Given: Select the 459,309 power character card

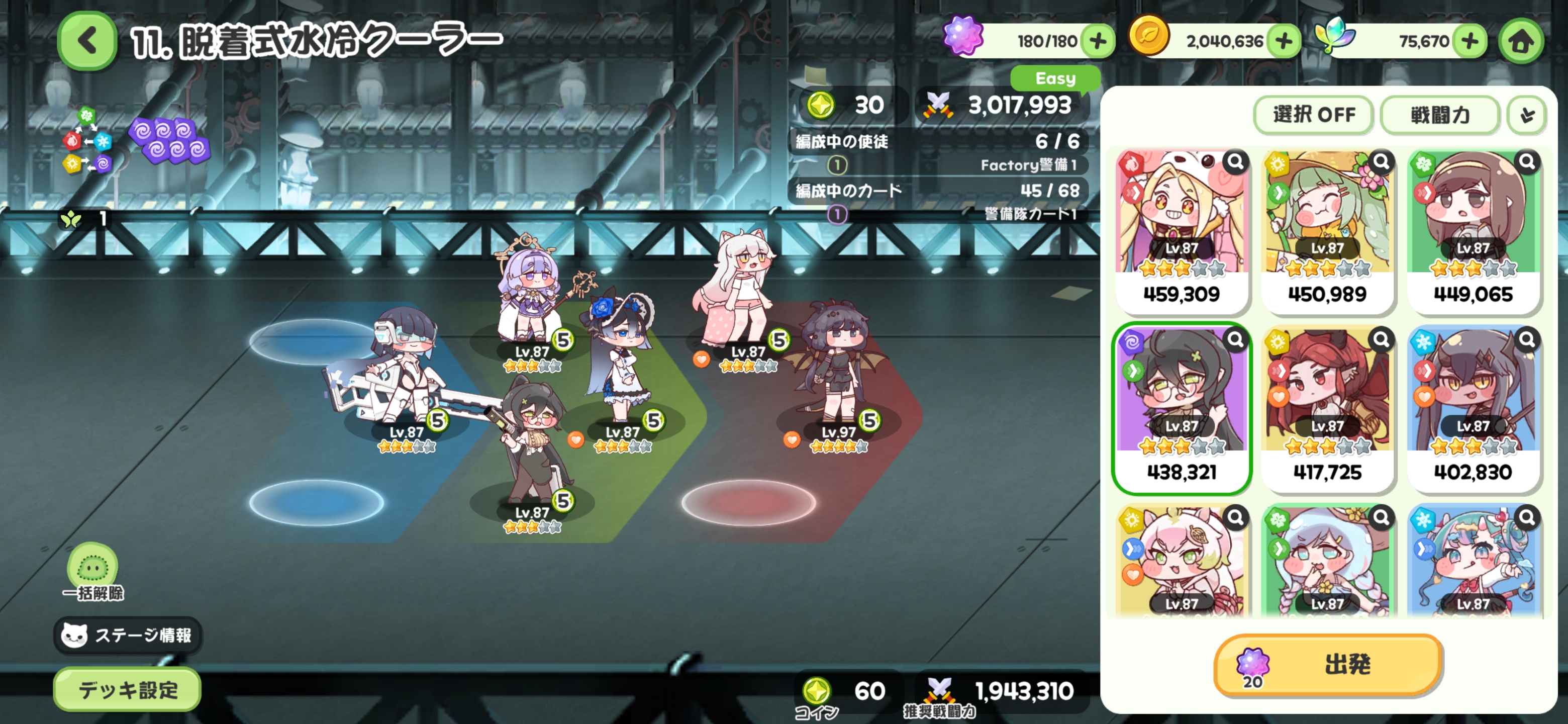Looking at the screenshot, I should 1181,231.
